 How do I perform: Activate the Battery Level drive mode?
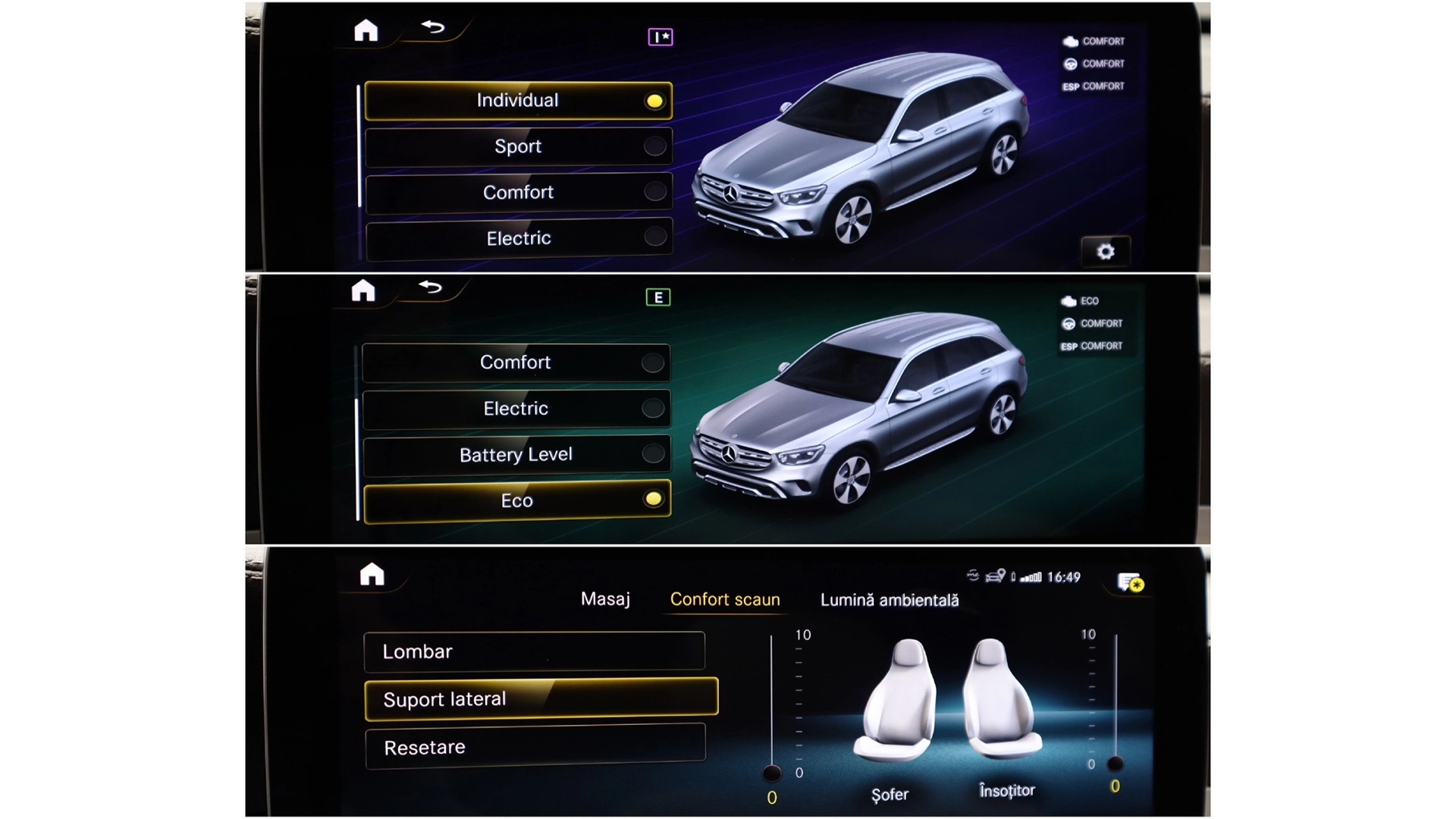point(516,454)
